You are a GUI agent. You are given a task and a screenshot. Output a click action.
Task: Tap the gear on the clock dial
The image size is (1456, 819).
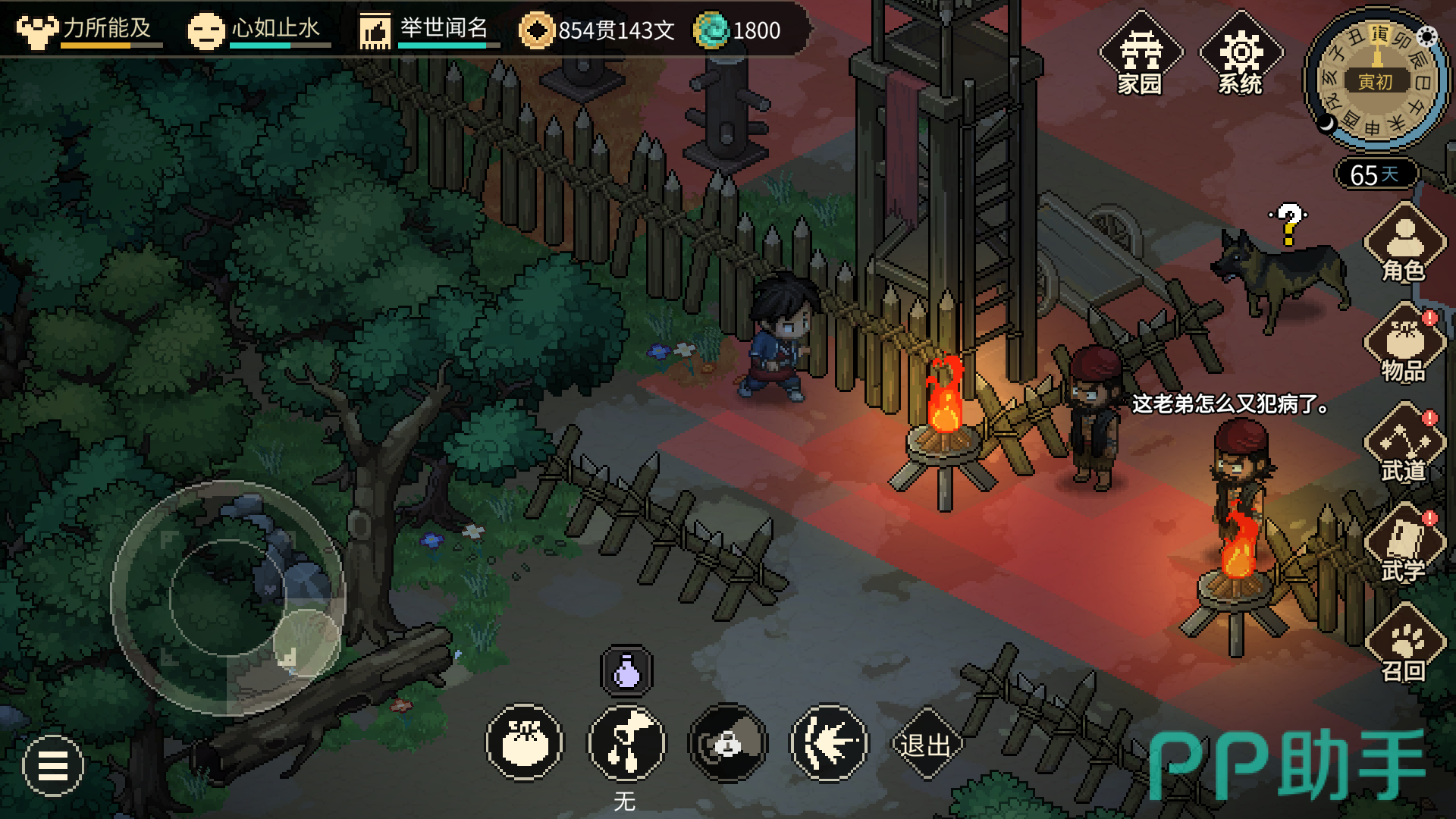[x=1427, y=36]
